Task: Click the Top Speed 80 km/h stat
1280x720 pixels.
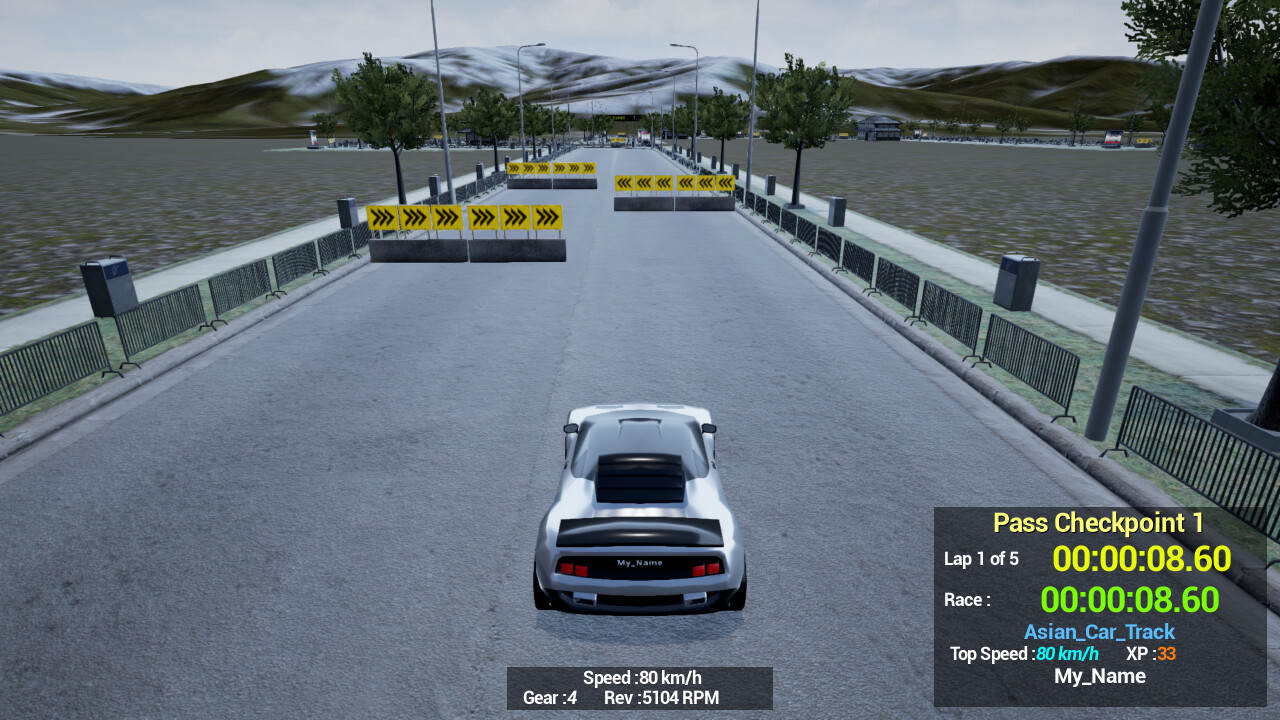Action: pyautogui.click(x=1023, y=654)
